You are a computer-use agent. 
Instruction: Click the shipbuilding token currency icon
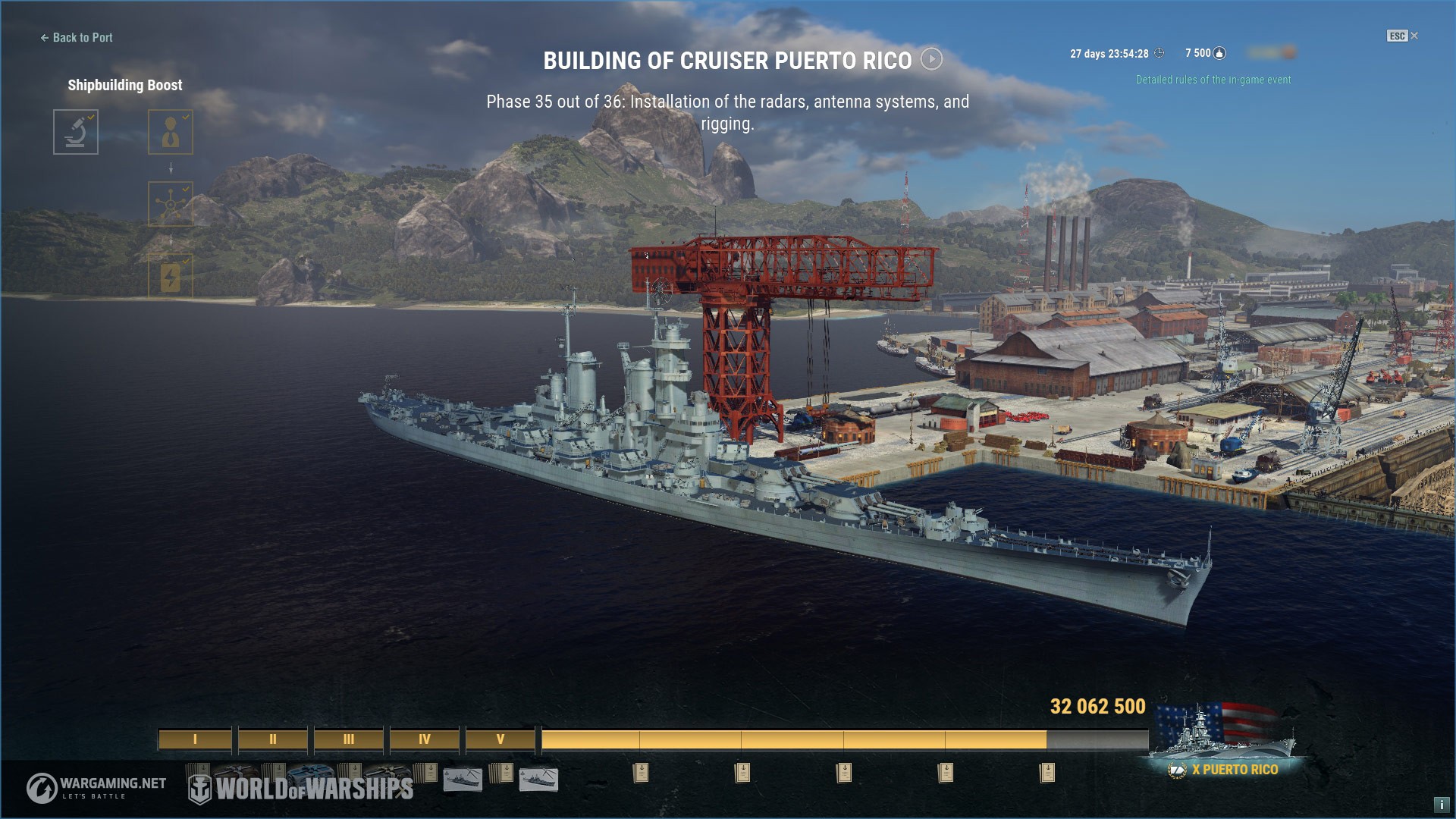click(1219, 53)
